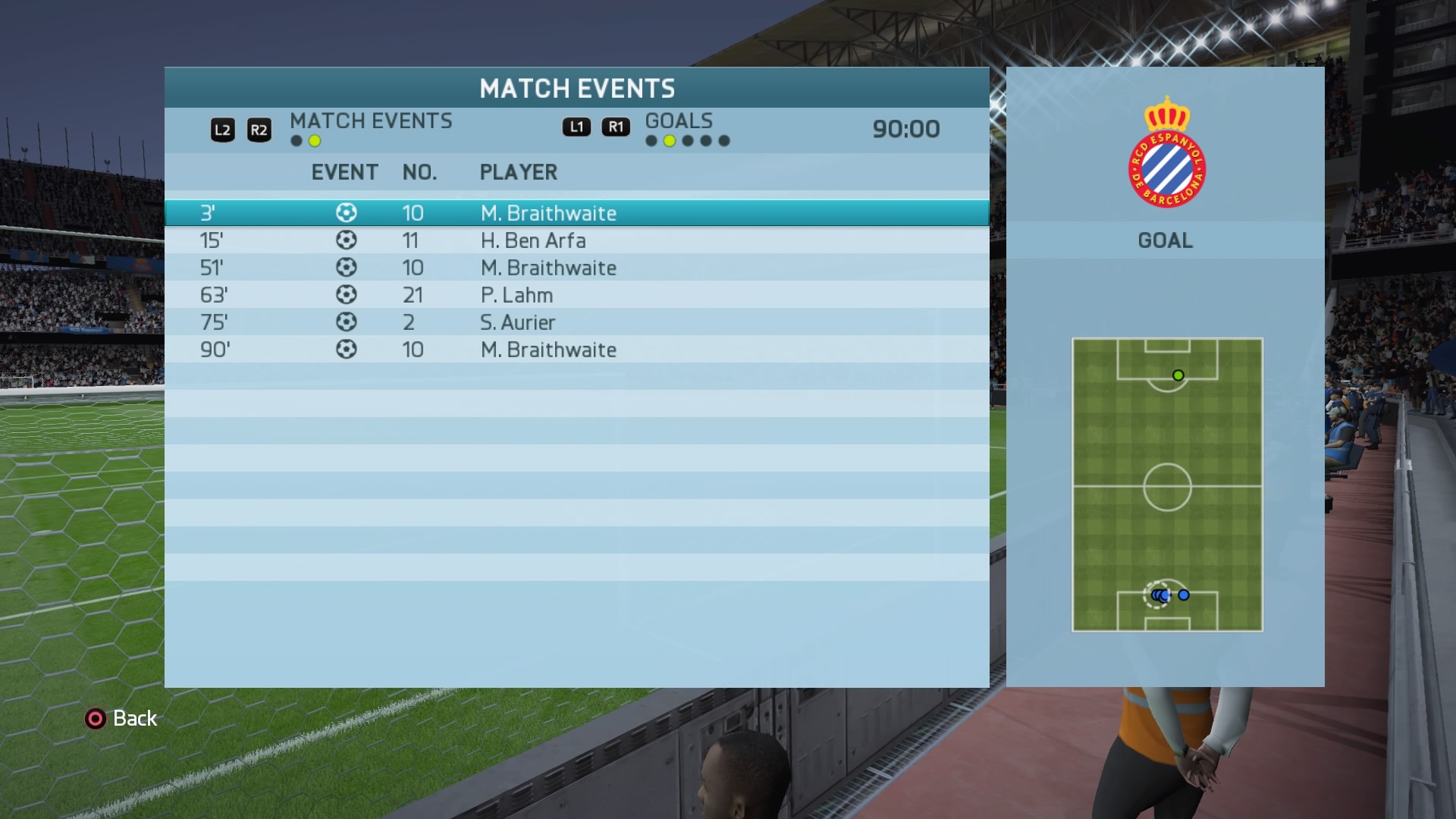Pick the 75' S. Aurier goal row
Screen dimensions: 1456x819
576,322
